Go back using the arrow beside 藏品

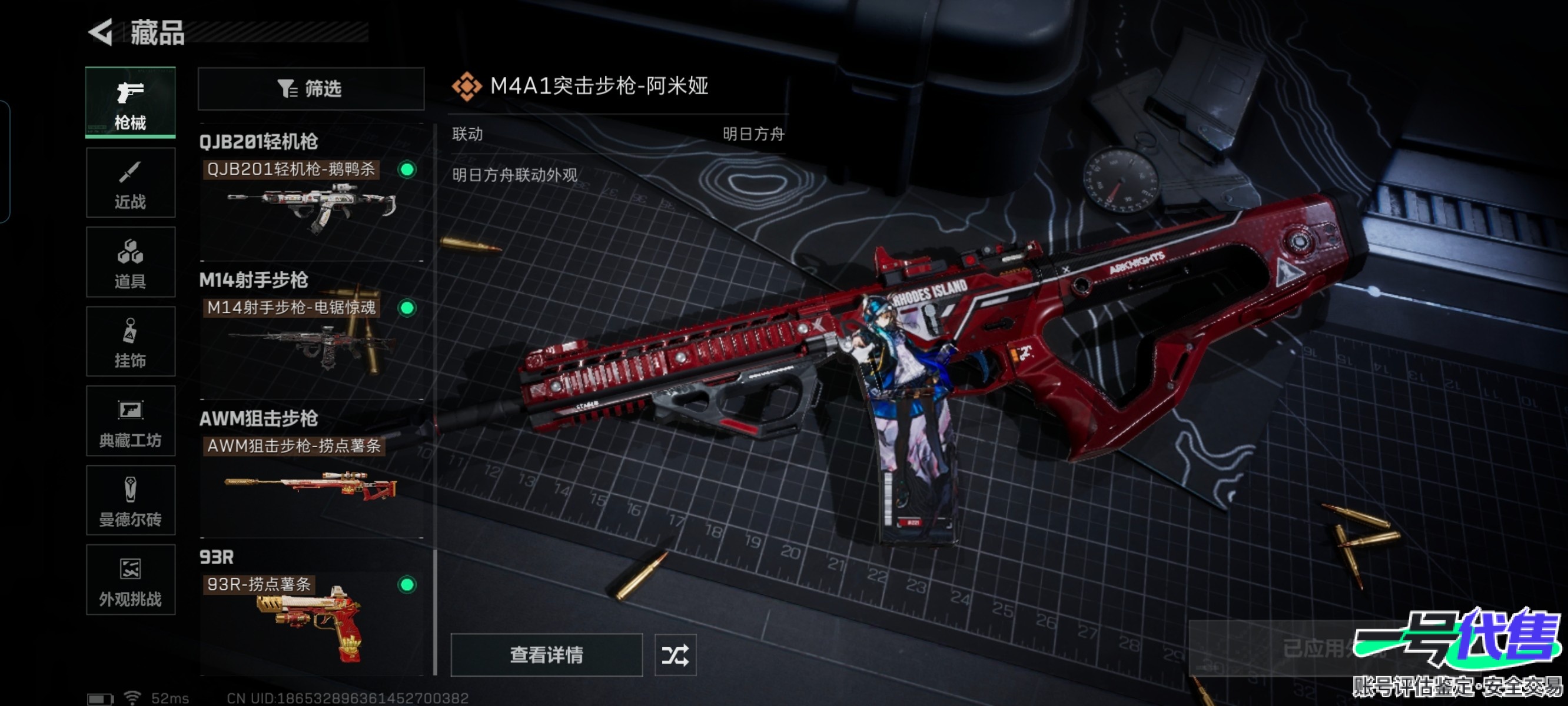point(102,32)
